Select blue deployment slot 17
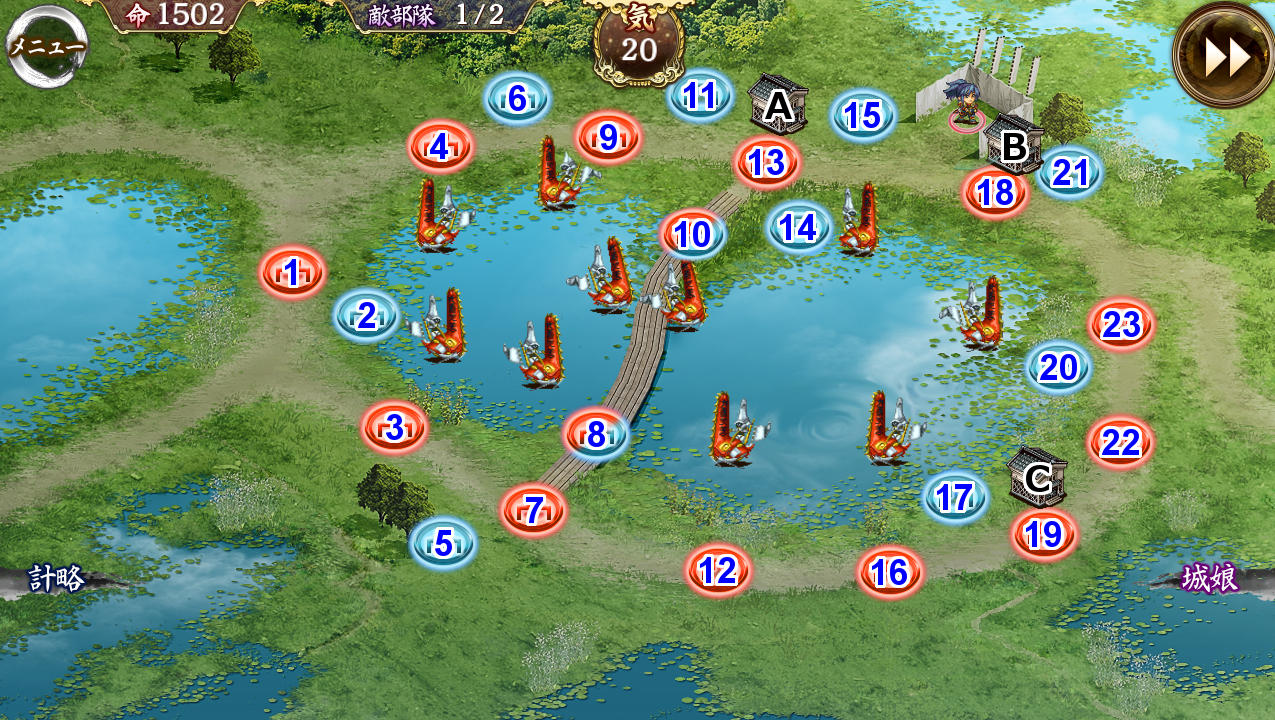 (955, 497)
